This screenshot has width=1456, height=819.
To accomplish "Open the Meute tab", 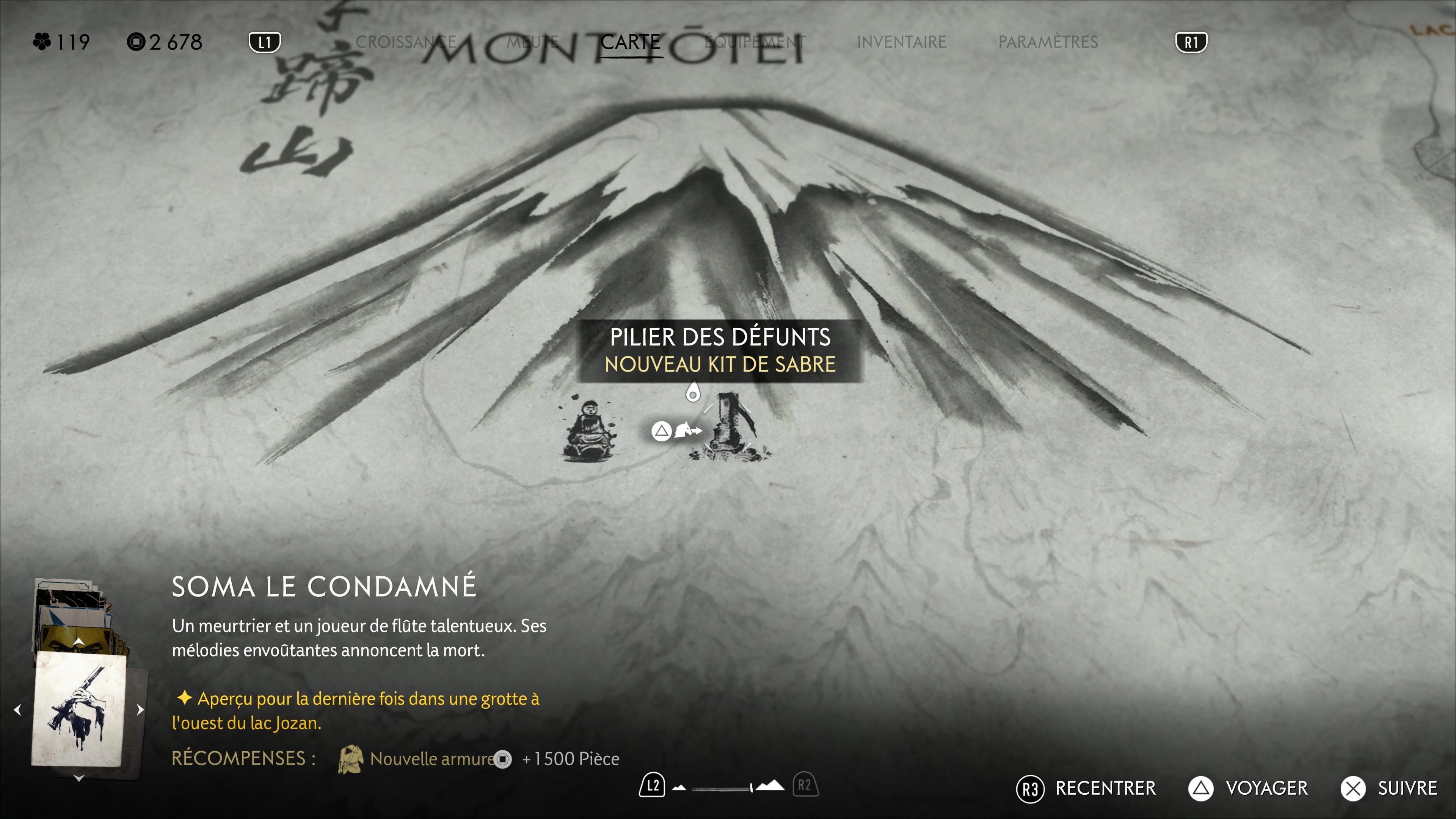I will tap(532, 42).
